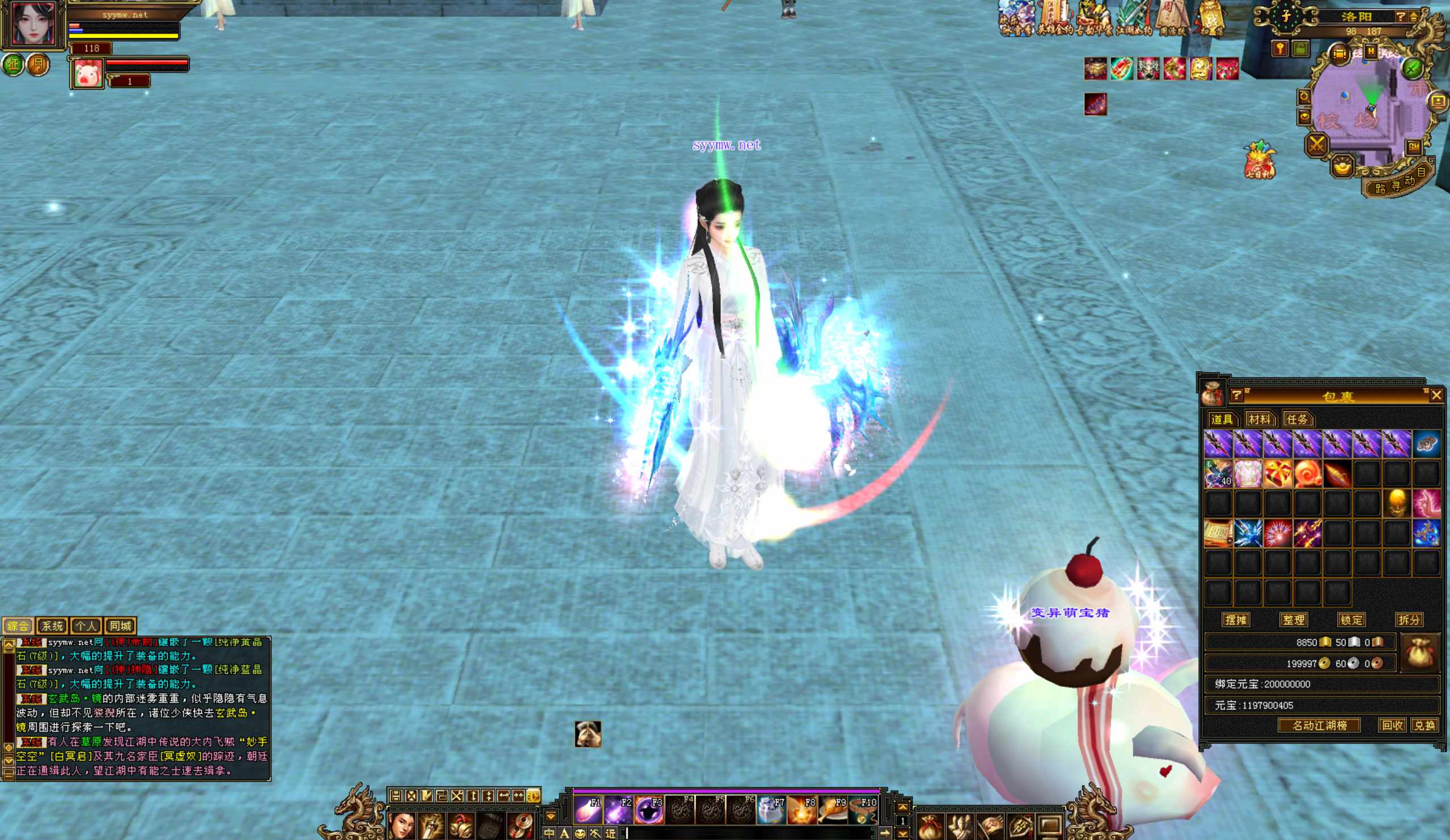Choose the 回收 recycle button

[1392, 726]
